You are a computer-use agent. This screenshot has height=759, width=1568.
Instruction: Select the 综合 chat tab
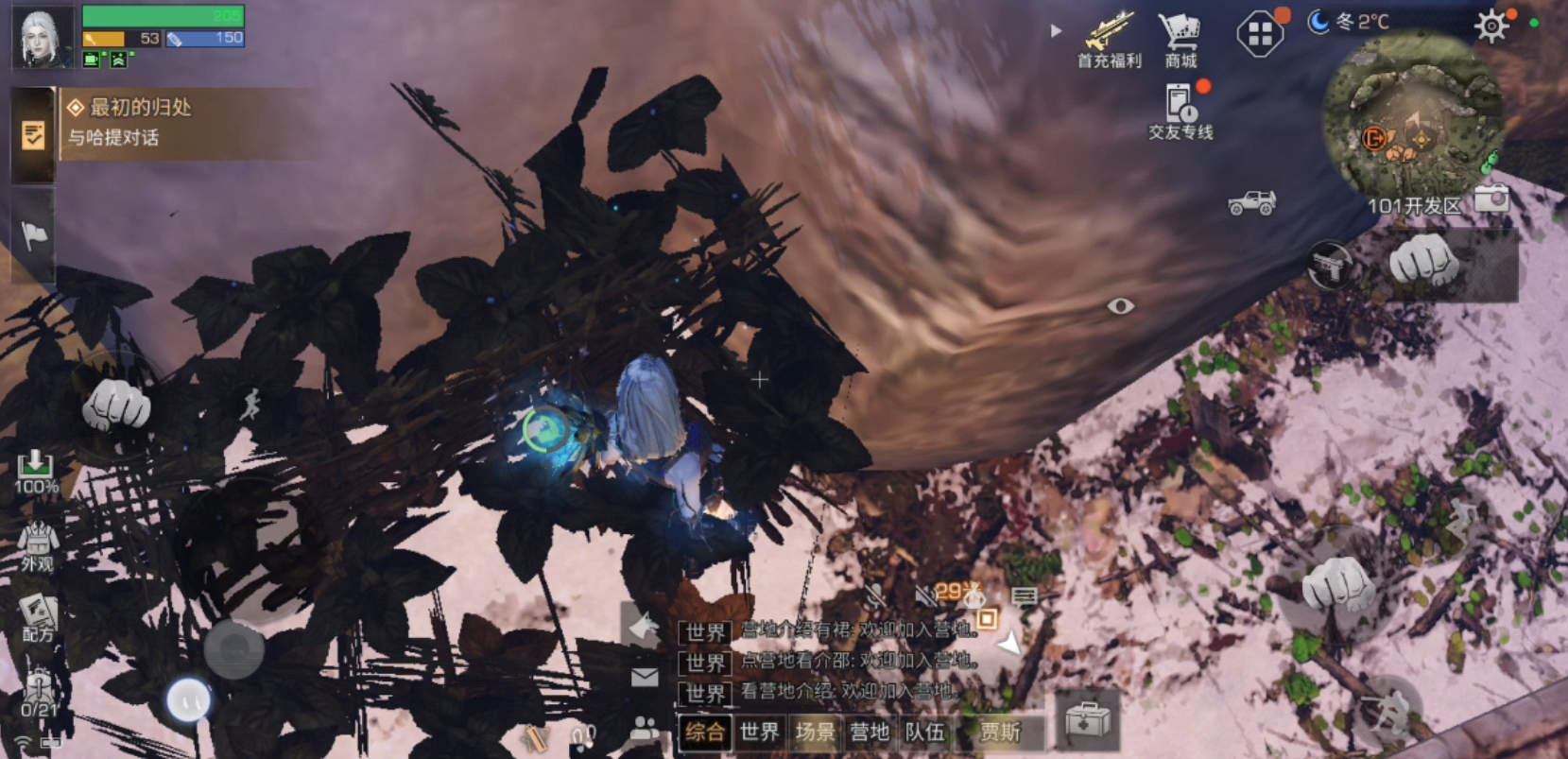705,732
